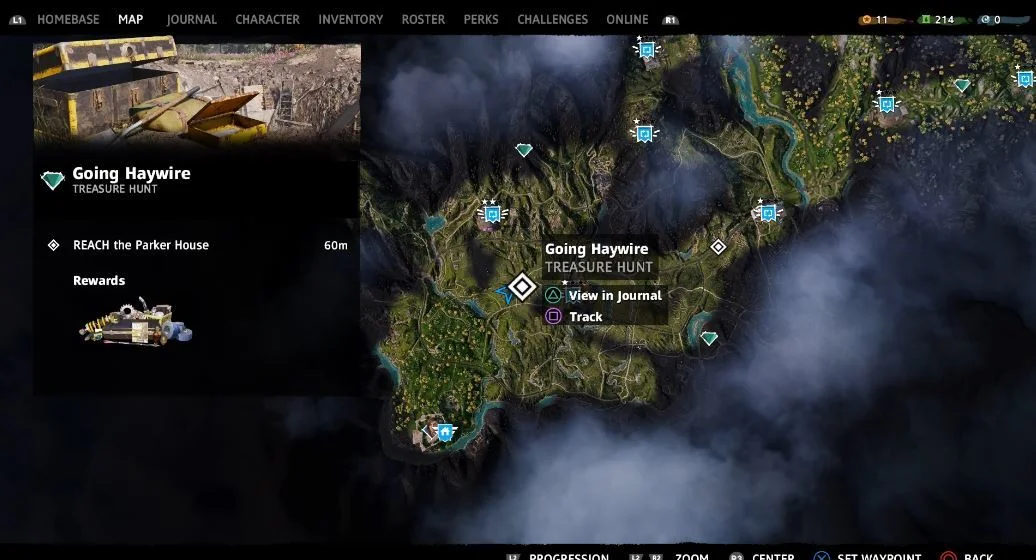
Task: Open the Inventory tab
Action: point(350,19)
